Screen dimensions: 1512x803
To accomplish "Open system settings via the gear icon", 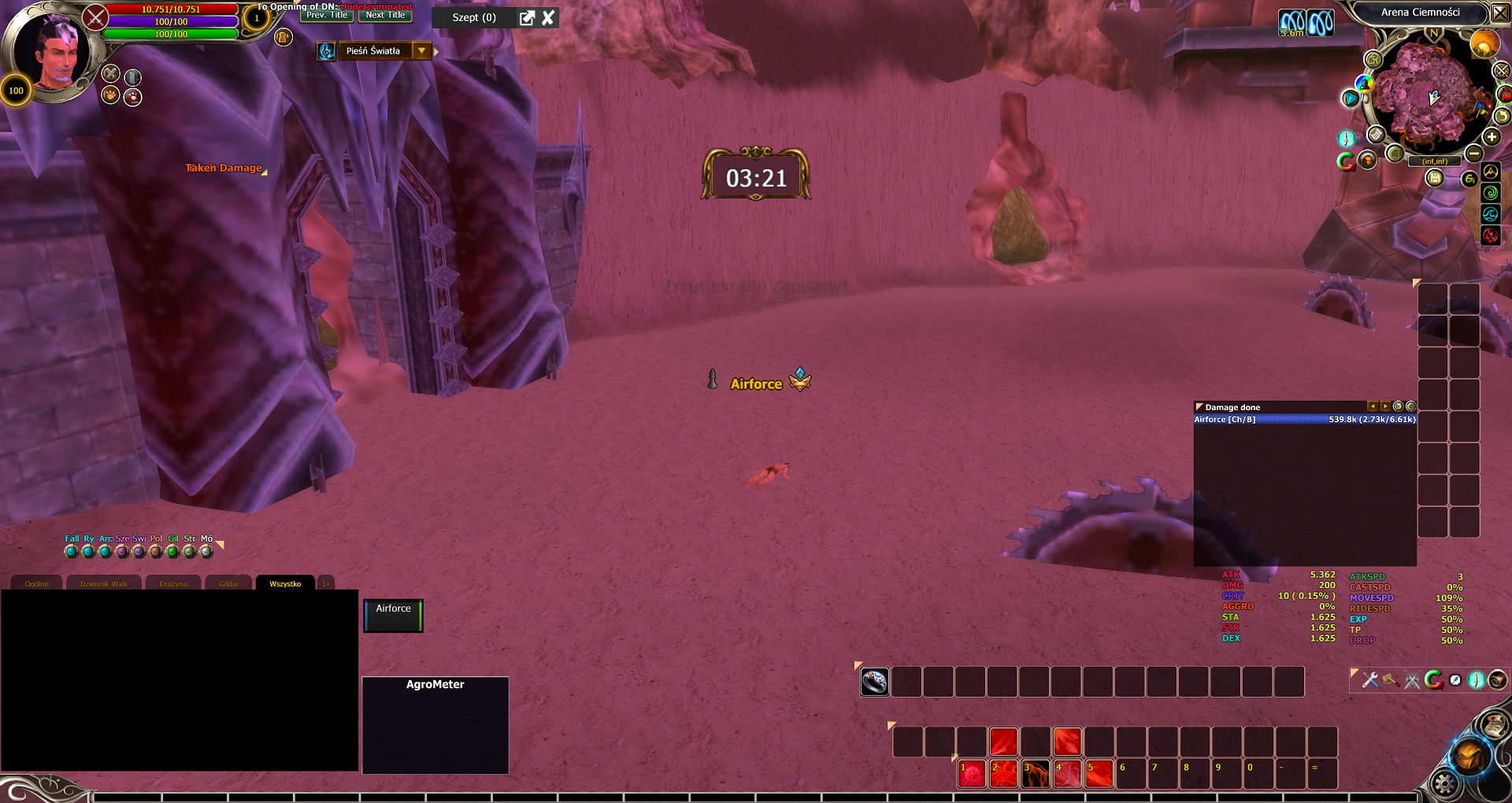I will click(x=1445, y=783).
